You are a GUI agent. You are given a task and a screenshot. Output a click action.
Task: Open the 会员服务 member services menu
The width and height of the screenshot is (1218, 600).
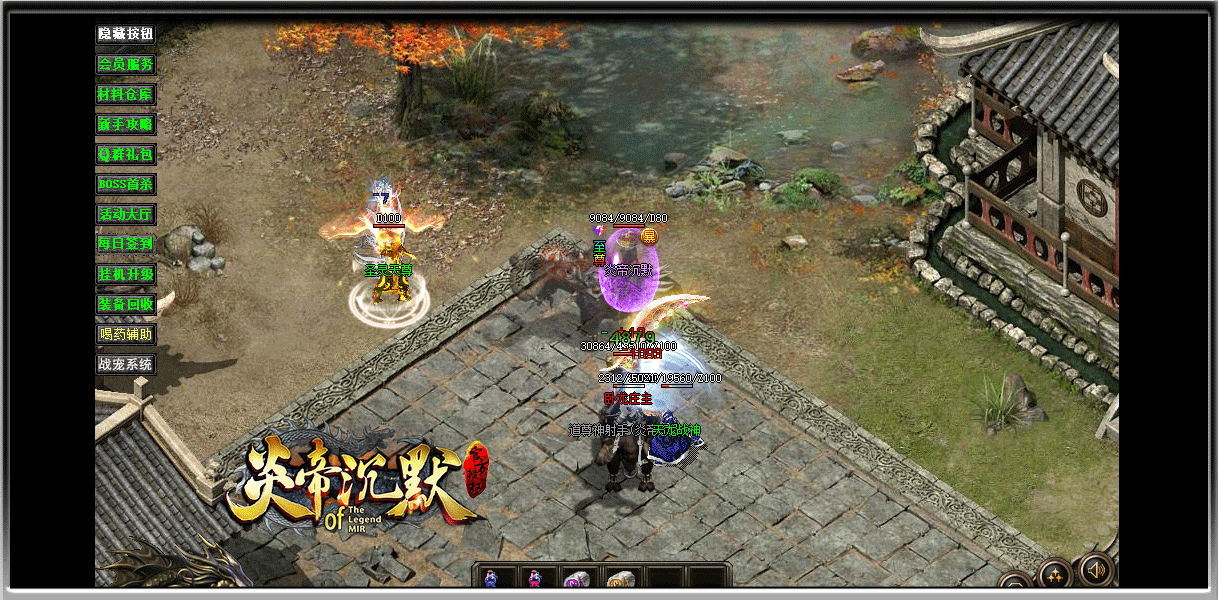126,64
